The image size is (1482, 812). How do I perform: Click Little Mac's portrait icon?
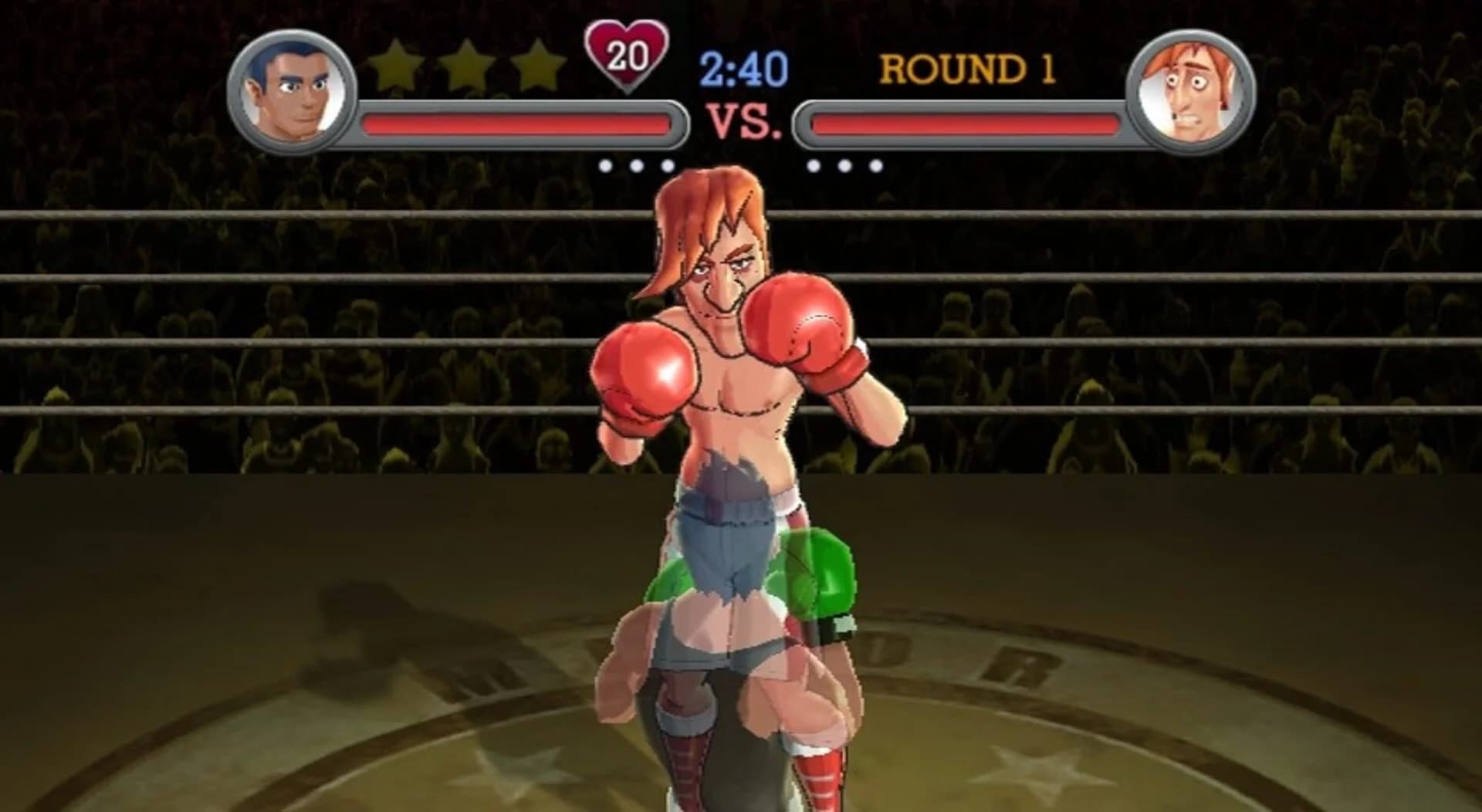[x=292, y=89]
